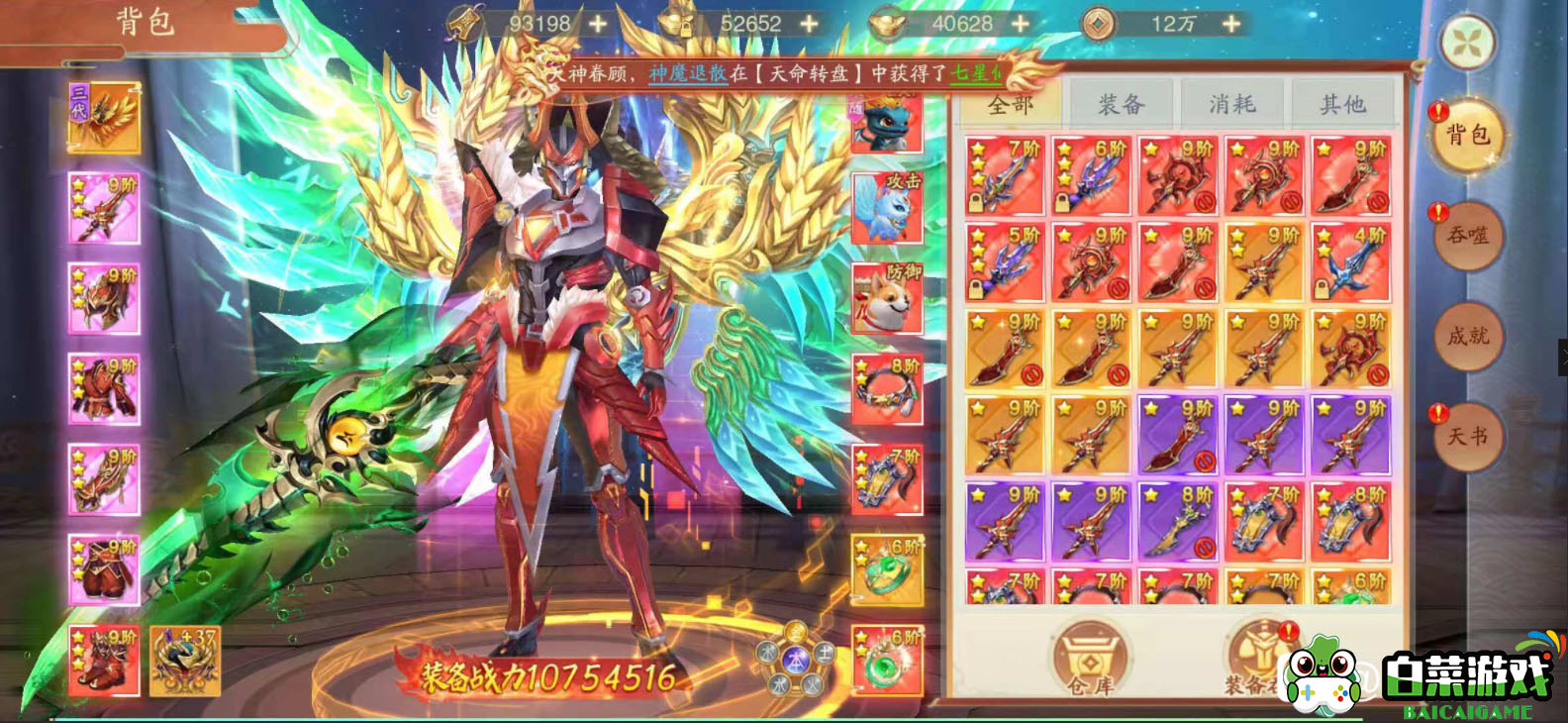Open the 攻击 pet slot
This screenshot has height=723, width=1568.
(887, 208)
